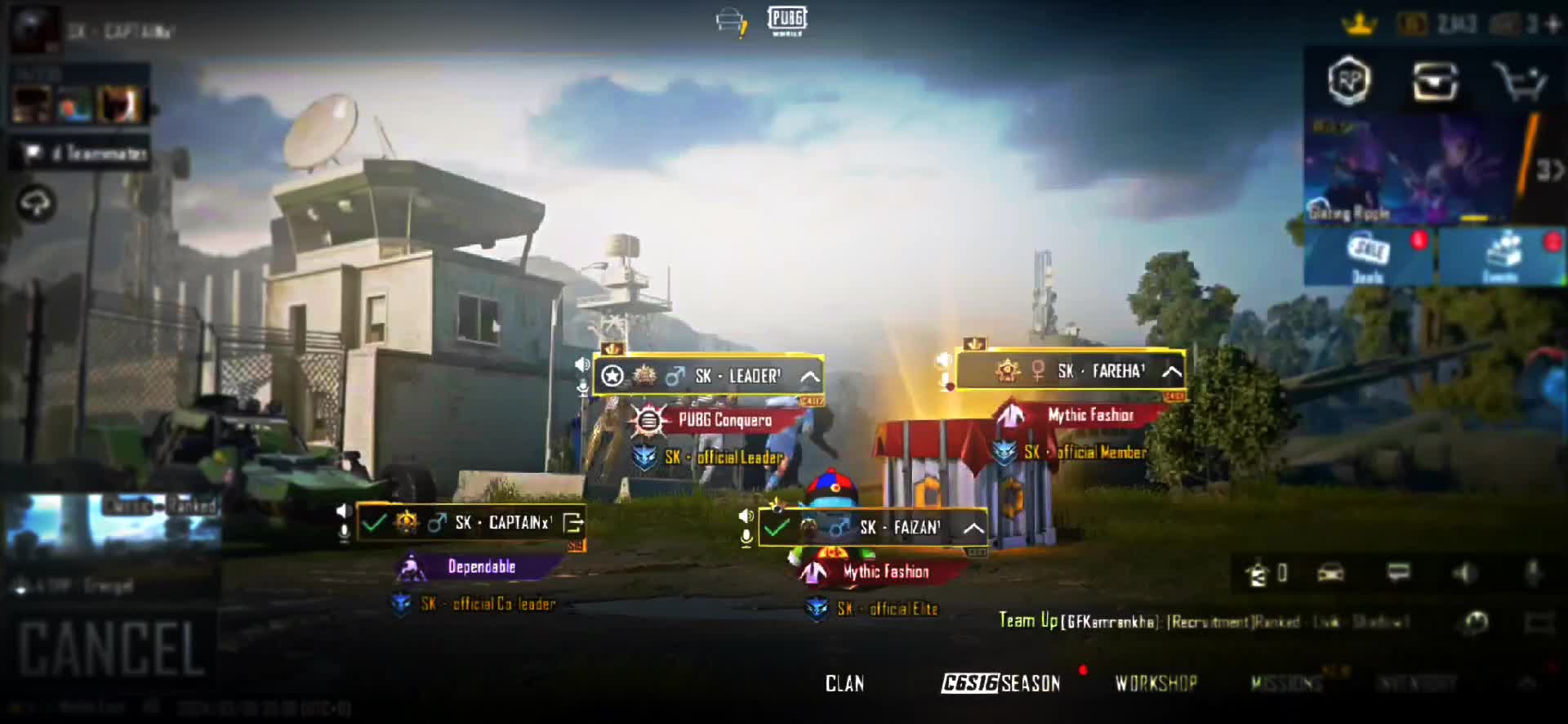Open the vehicle garage car icon
Screen dimensions: 1568x724
coord(1330,573)
